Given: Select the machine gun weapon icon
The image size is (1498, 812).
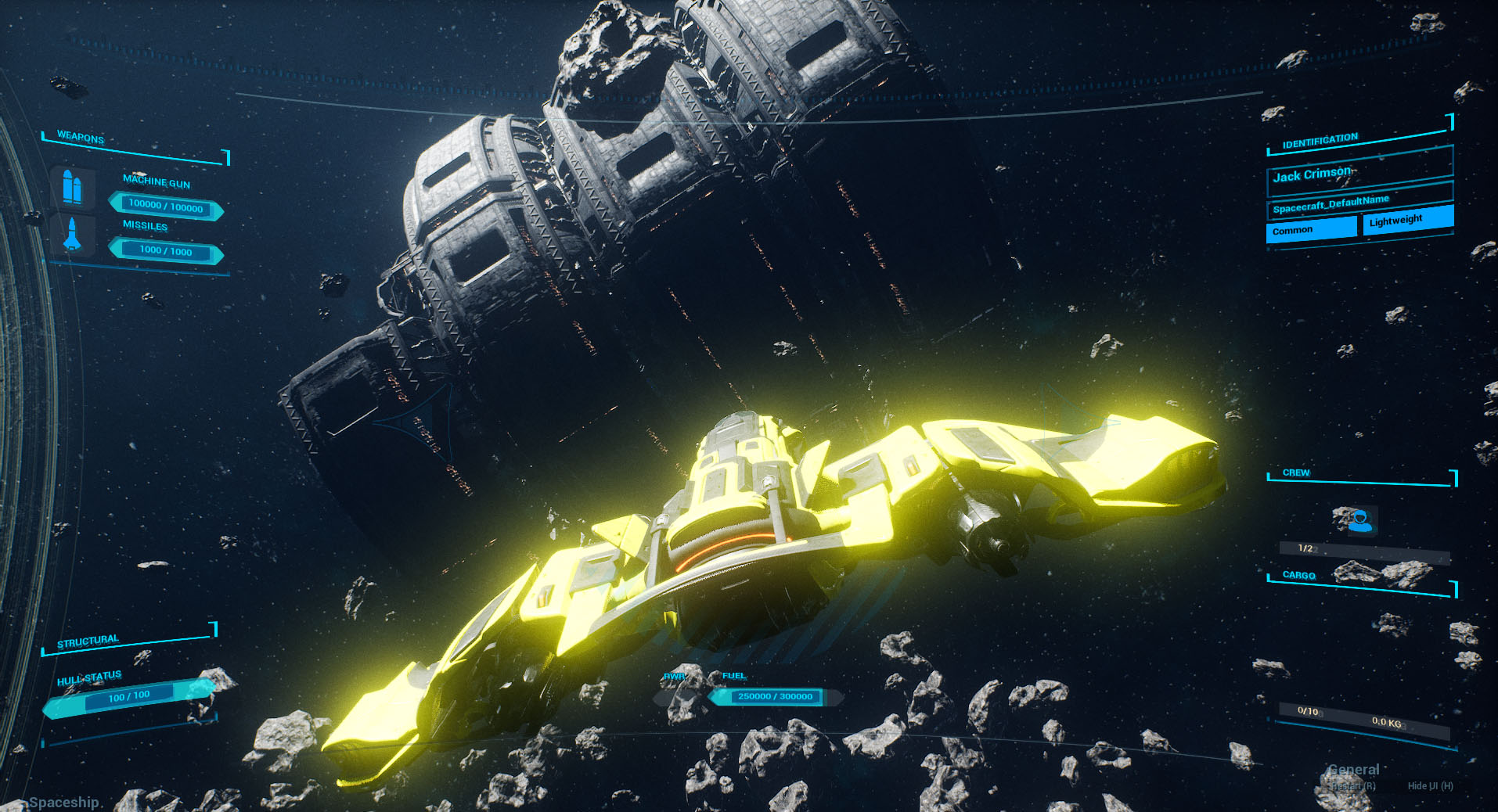Looking at the screenshot, I should click(72, 187).
